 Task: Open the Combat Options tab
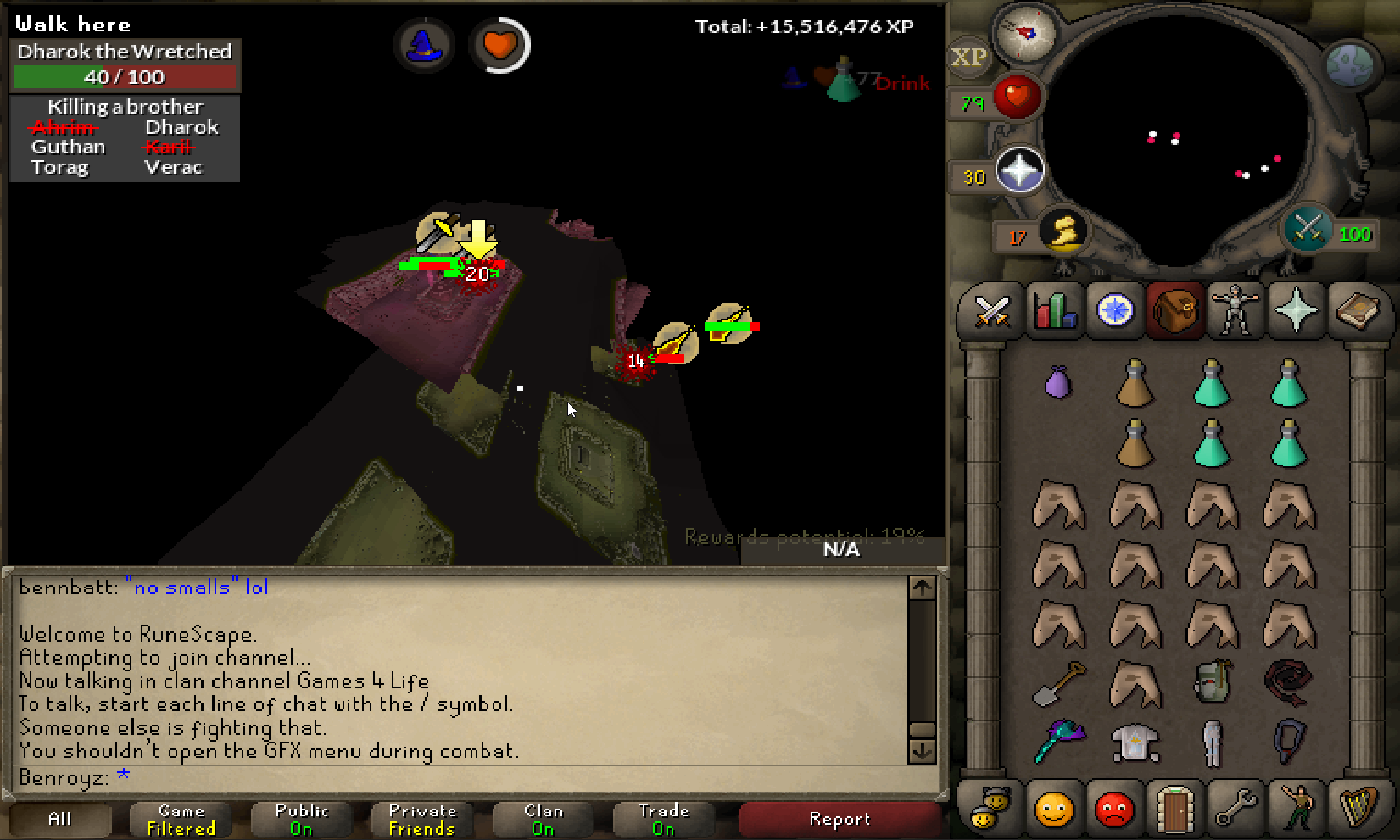[x=990, y=311]
